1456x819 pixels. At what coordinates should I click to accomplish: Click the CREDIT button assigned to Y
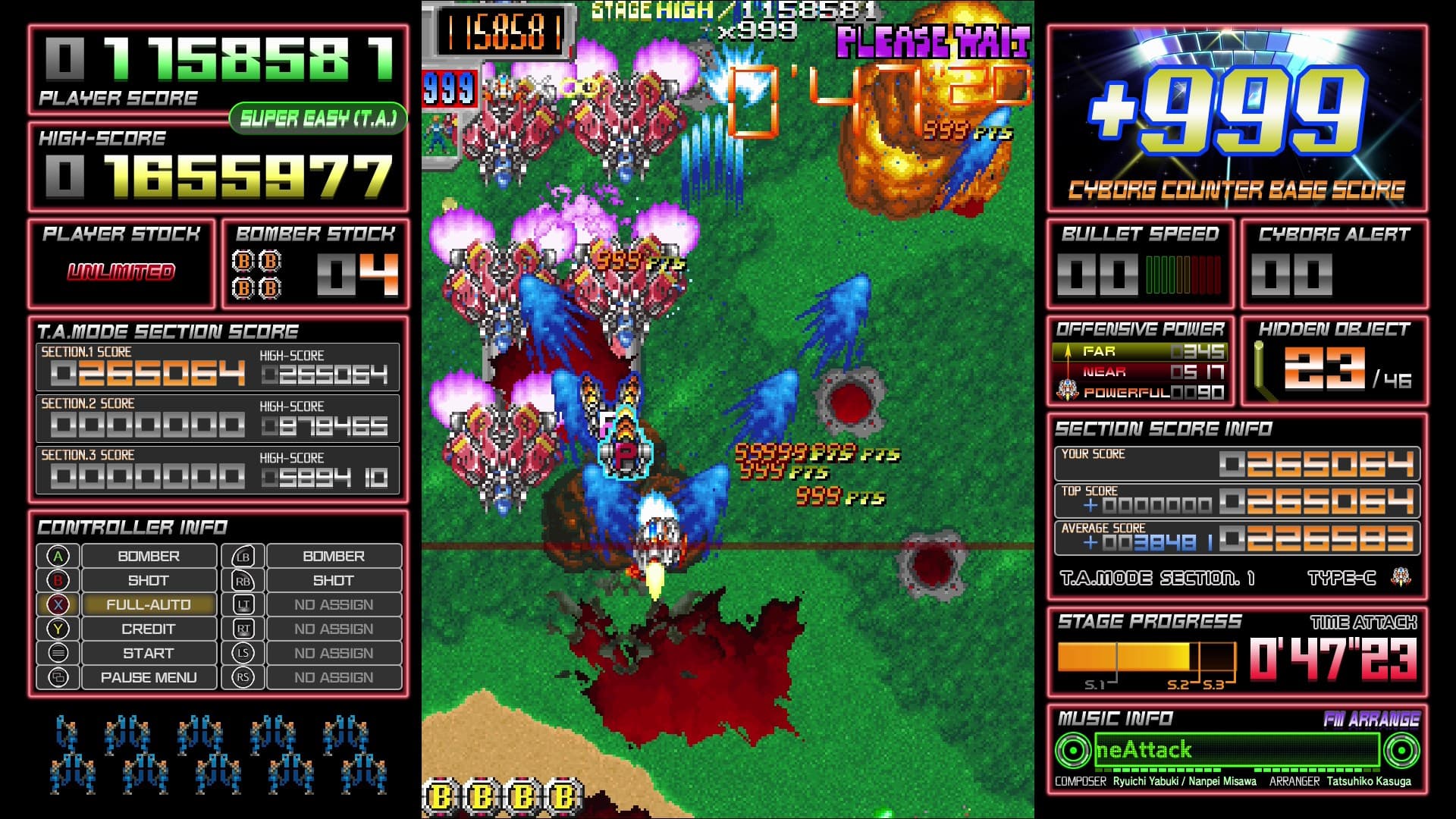(149, 628)
